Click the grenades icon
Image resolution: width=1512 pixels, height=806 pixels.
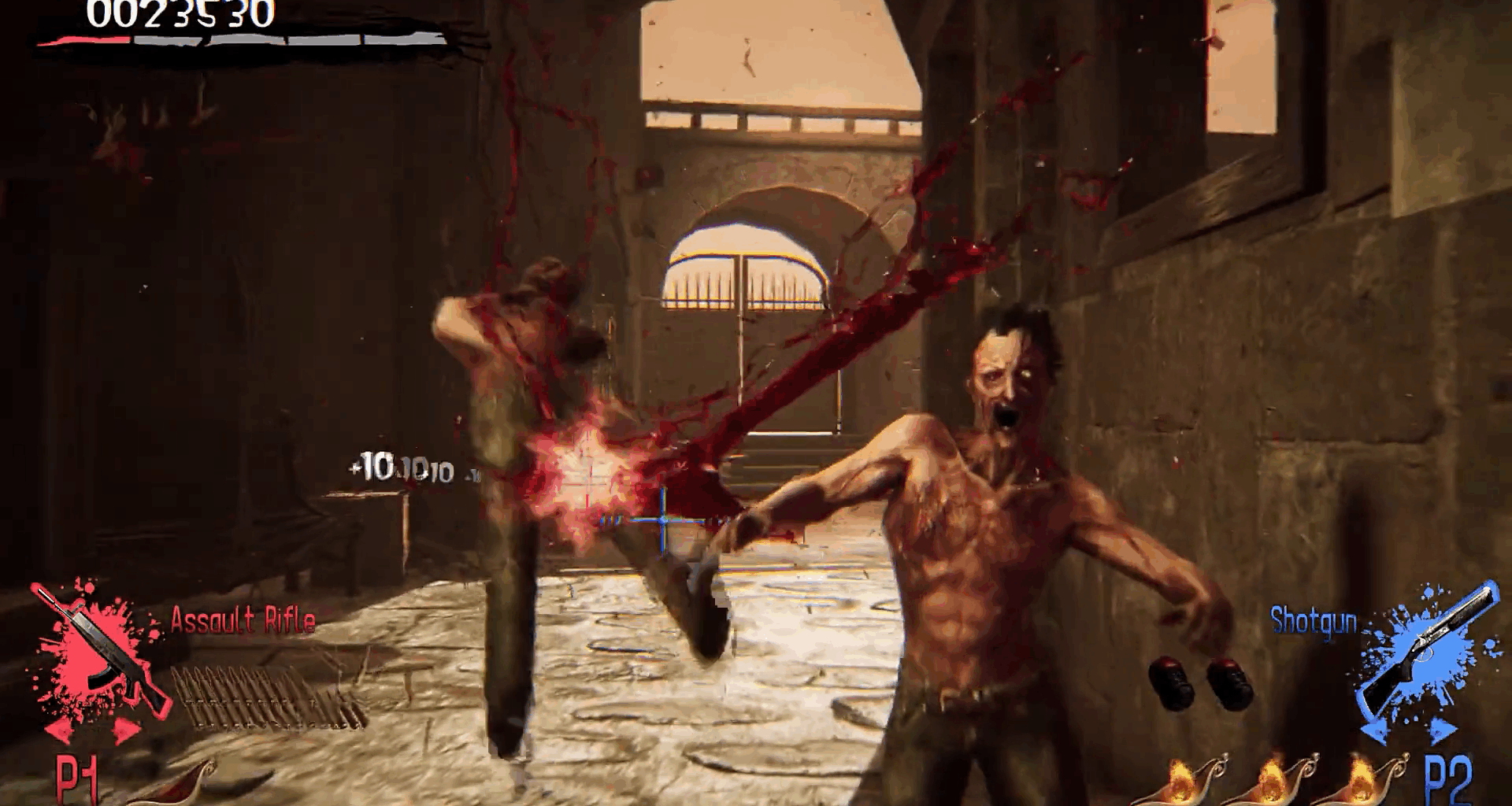click(x=1199, y=682)
